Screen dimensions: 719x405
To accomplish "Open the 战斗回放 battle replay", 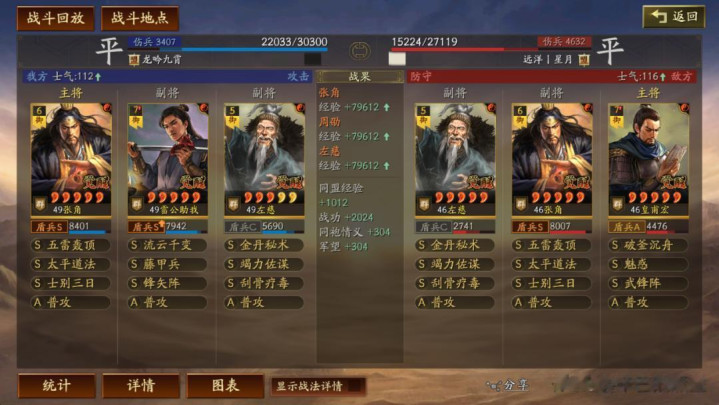I will (56, 18).
